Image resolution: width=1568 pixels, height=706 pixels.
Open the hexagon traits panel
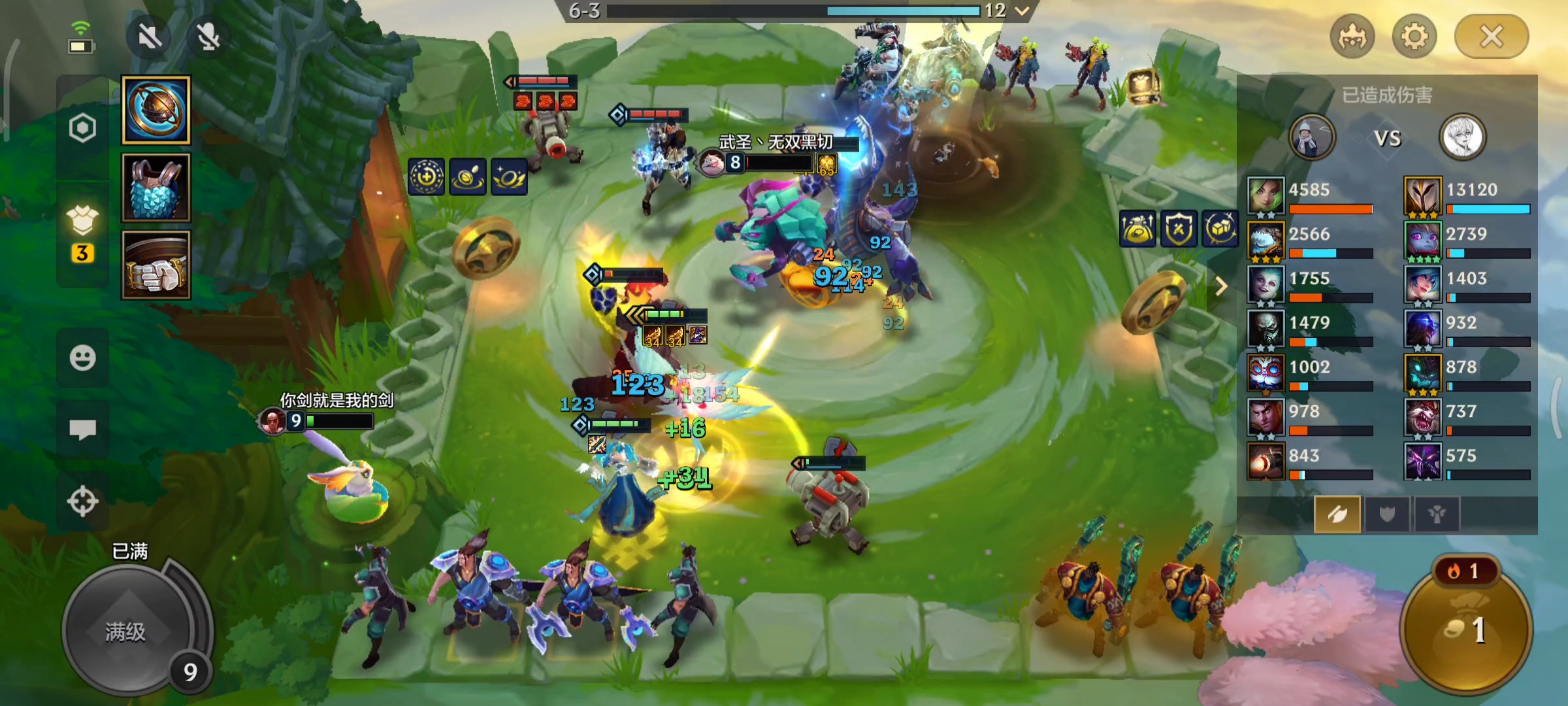point(82,128)
